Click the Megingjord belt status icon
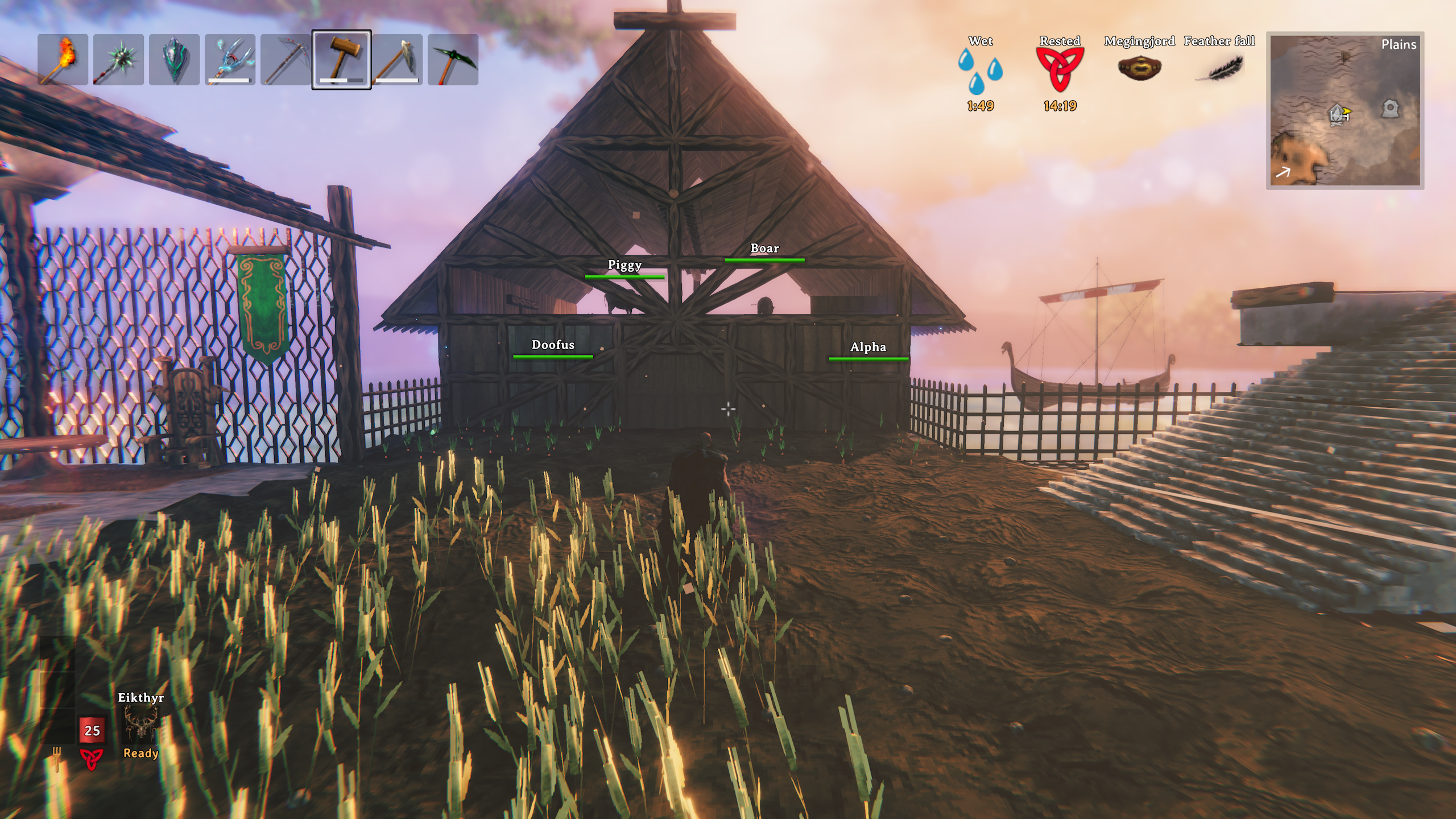This screenshot has width=1456, height=819. click(x=1139, y=68)
